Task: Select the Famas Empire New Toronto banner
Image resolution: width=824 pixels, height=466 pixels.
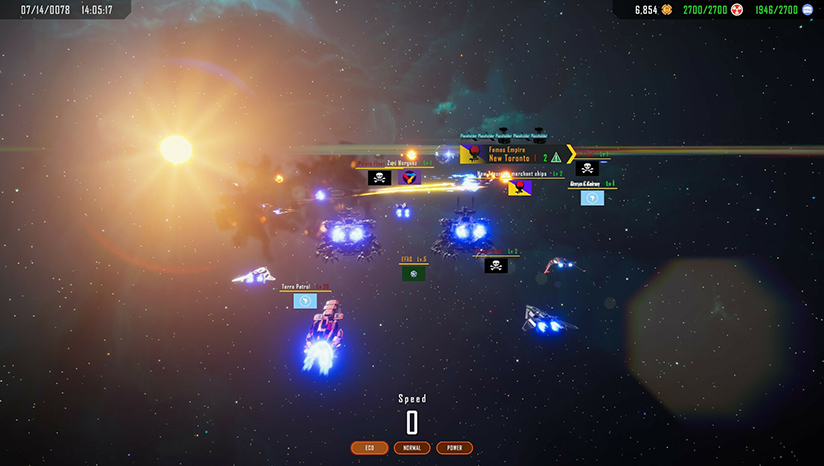Action: (511, 154)
